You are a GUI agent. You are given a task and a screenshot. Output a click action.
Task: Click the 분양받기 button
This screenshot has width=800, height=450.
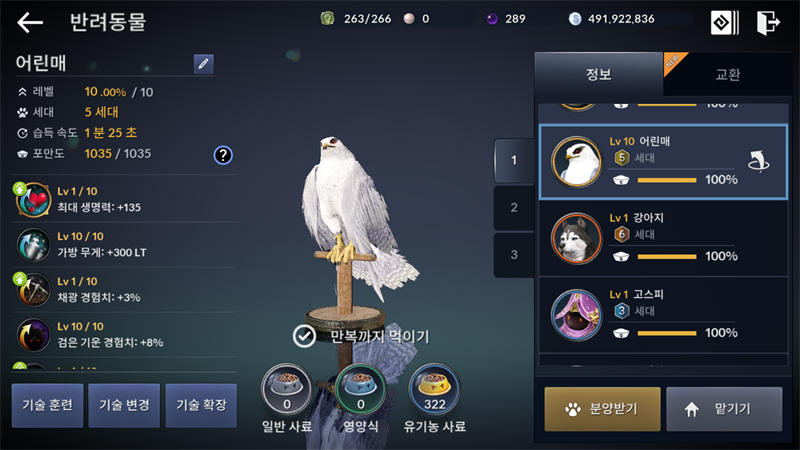(x=602, y=408)
